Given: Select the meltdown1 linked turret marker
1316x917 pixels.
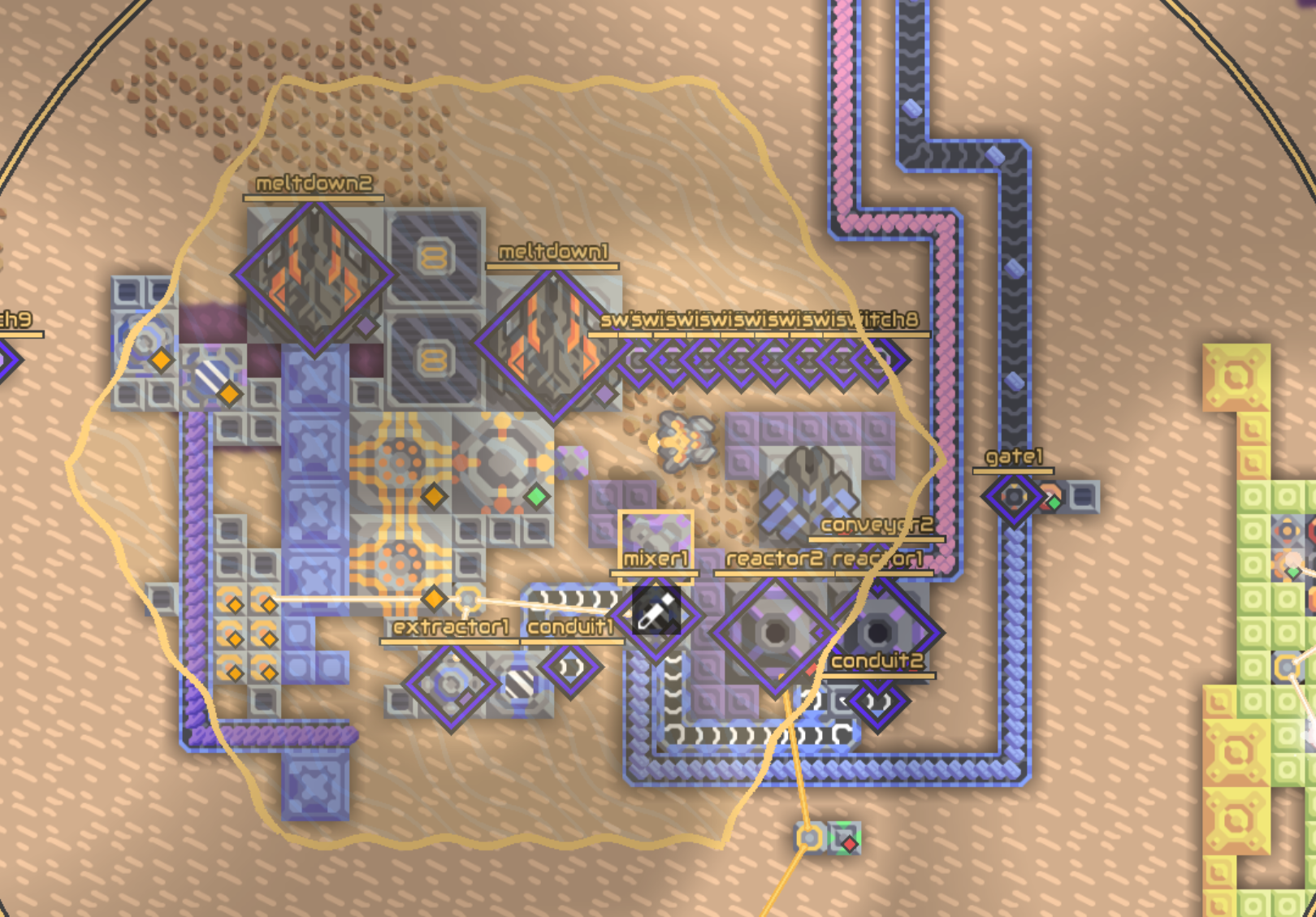Looking at the screenshot, I should 552,345.
